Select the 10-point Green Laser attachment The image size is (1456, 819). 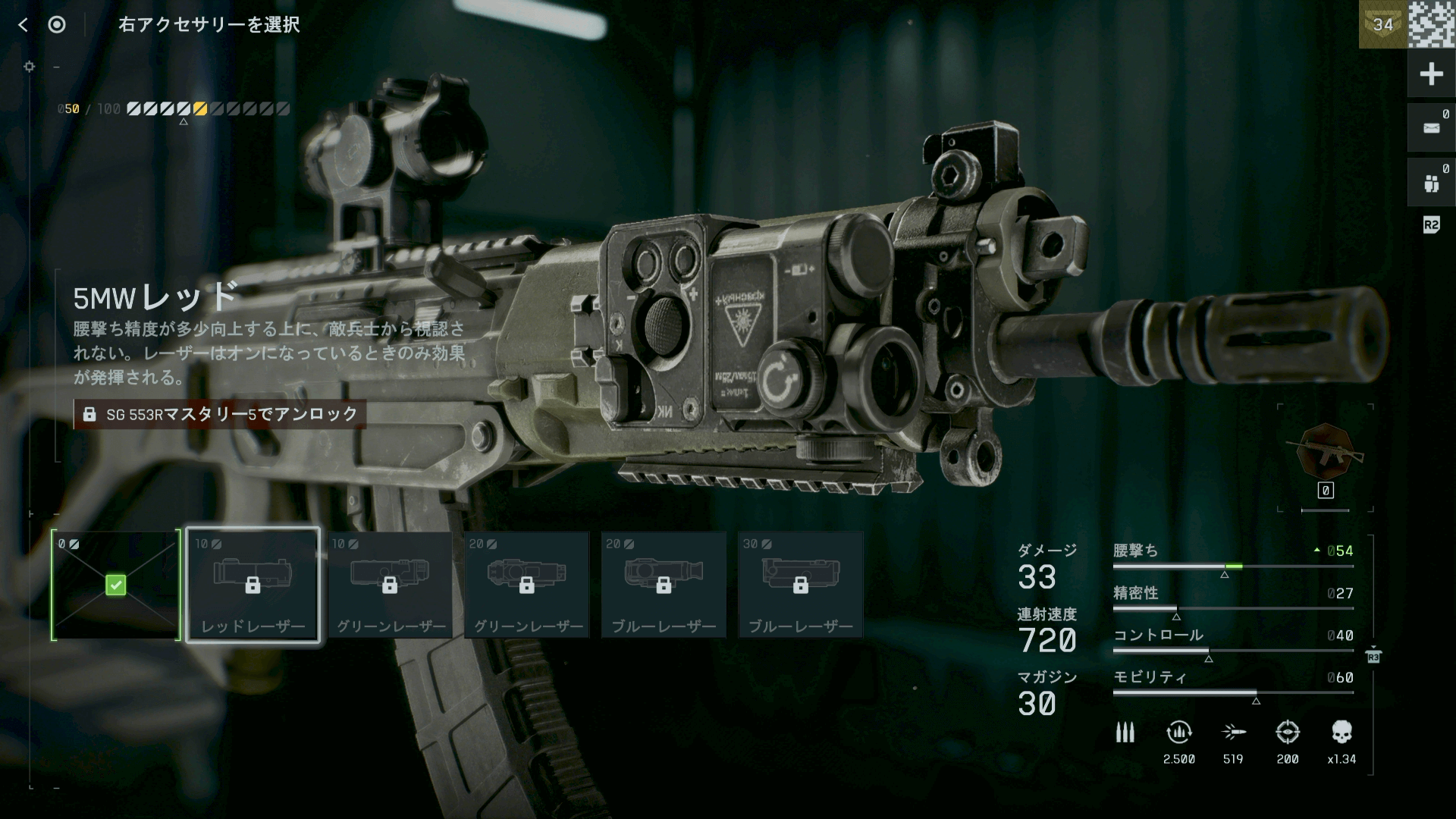390,585
